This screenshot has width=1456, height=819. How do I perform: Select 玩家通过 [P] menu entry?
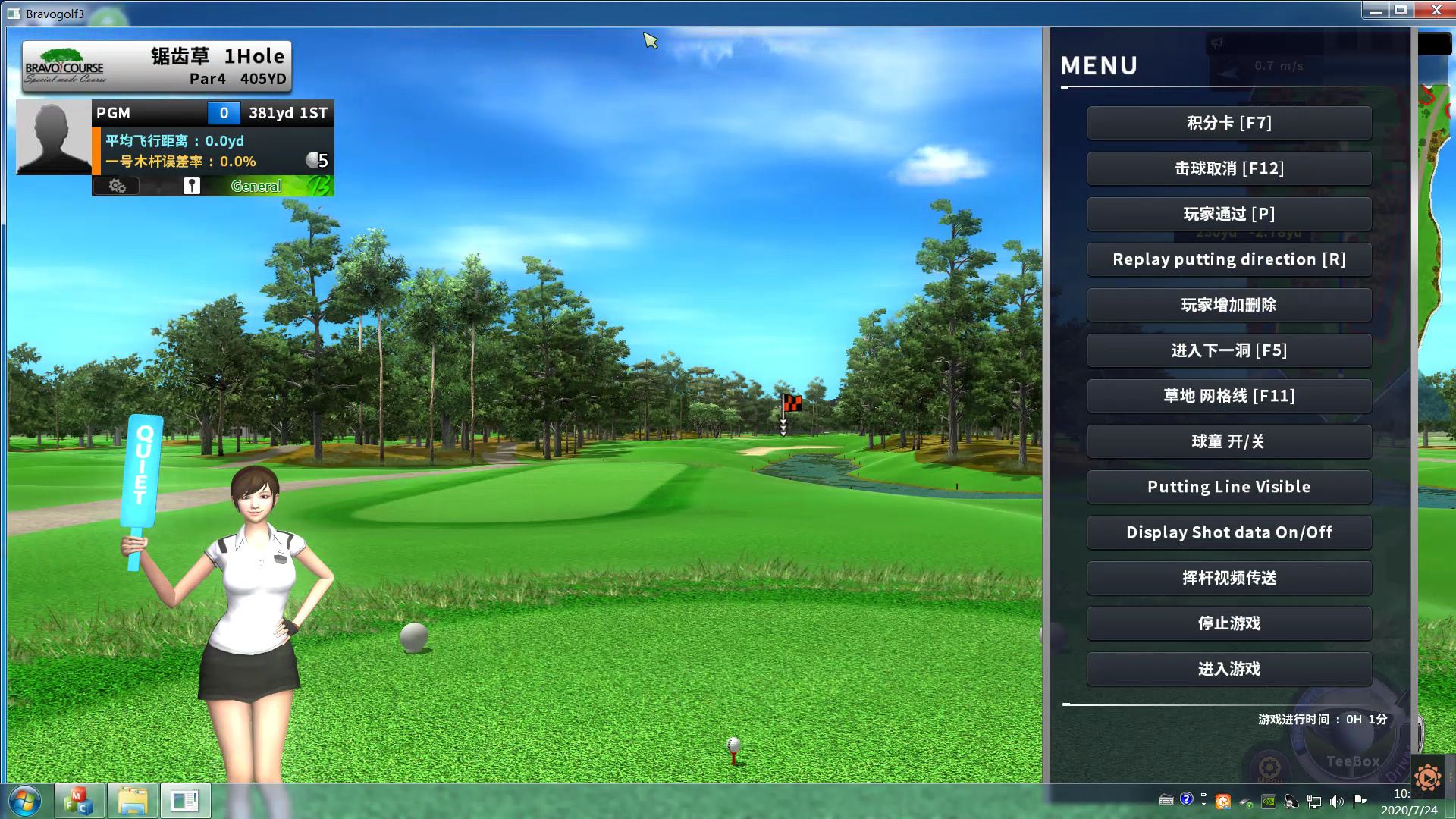[1228, 214]
